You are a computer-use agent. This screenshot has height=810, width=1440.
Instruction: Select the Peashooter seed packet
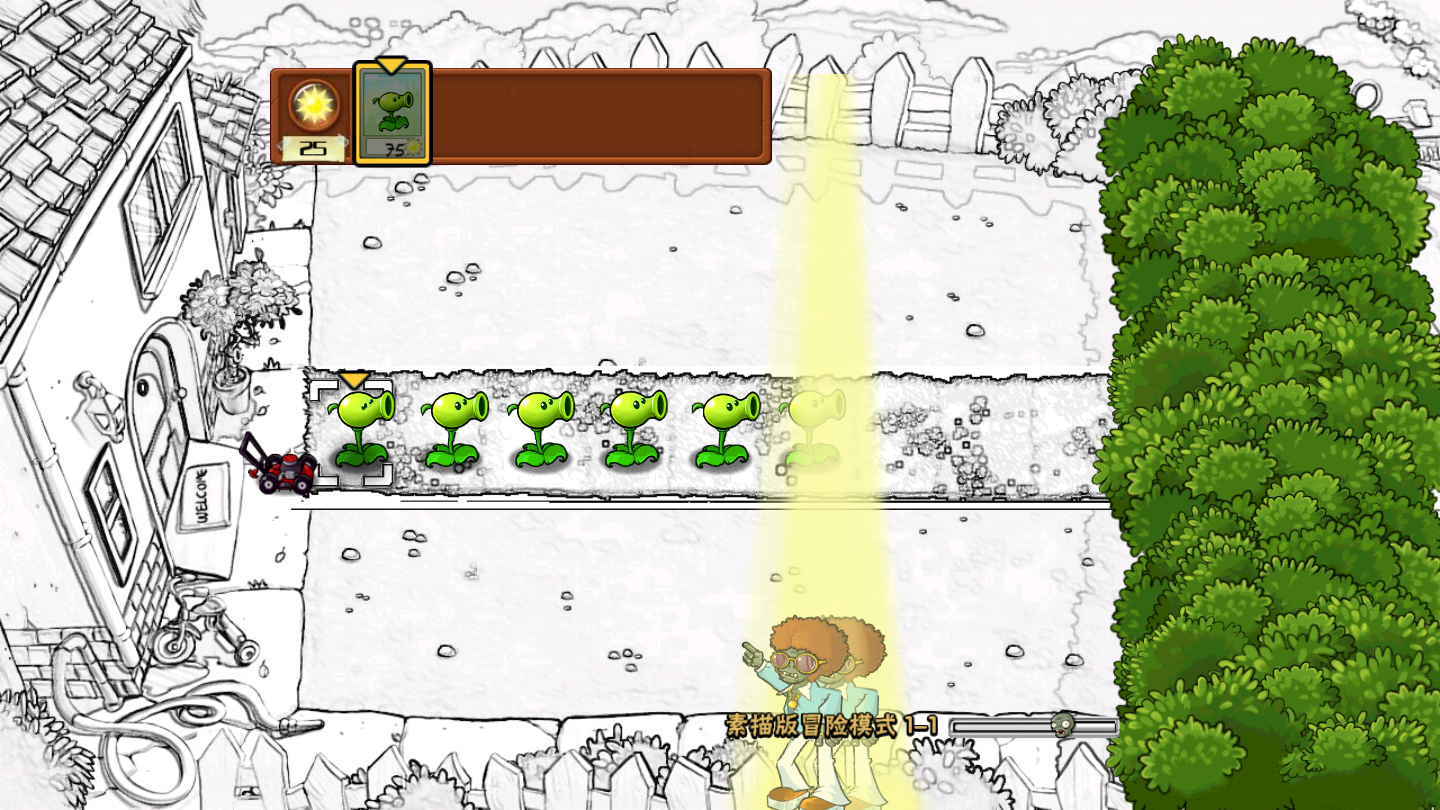tap(390, 112)
